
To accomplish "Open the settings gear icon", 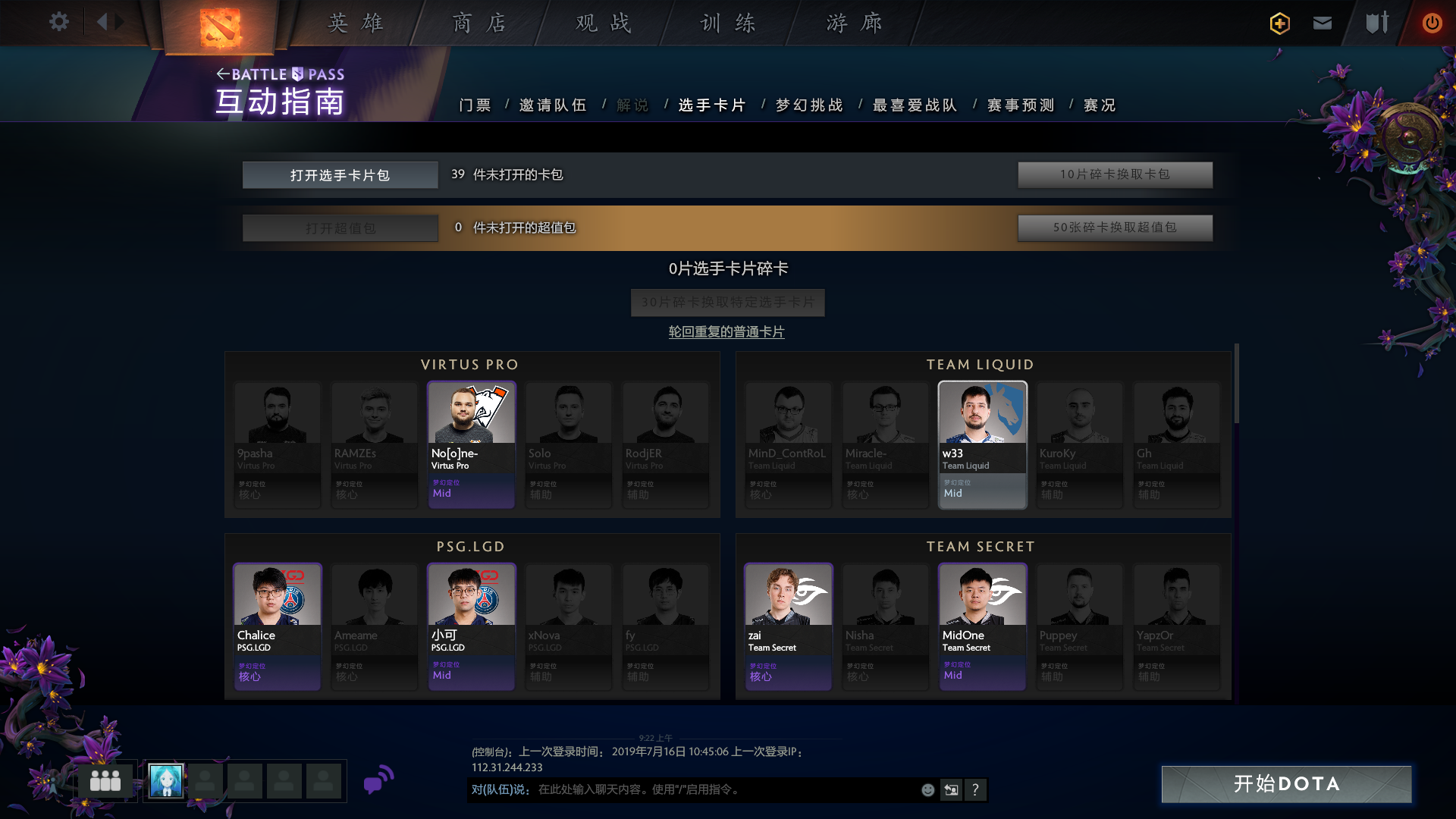I will tap(58, 22).
